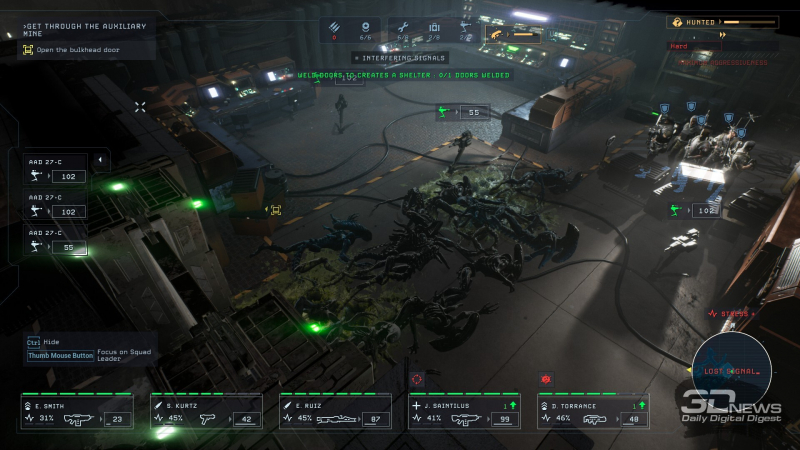Select the AAD 27-C sentry entry with 55 ammo
The image size is (800, 450).
(x=55, y=242)
